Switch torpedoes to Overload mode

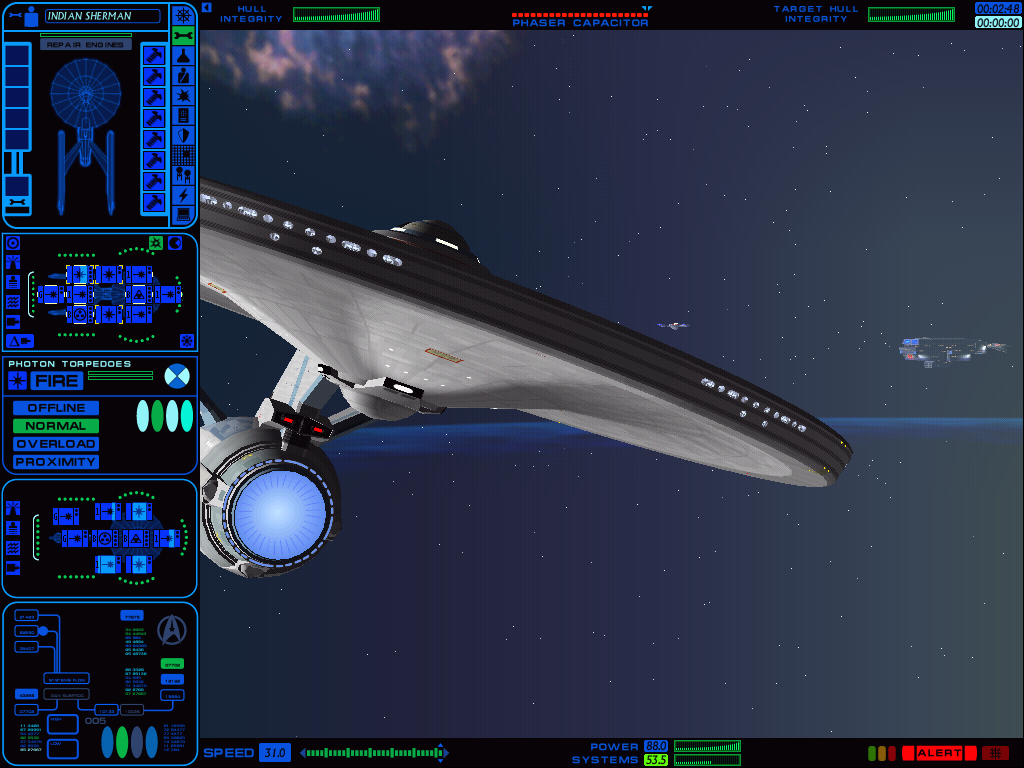pyautogui.click(x=56, y=444)
